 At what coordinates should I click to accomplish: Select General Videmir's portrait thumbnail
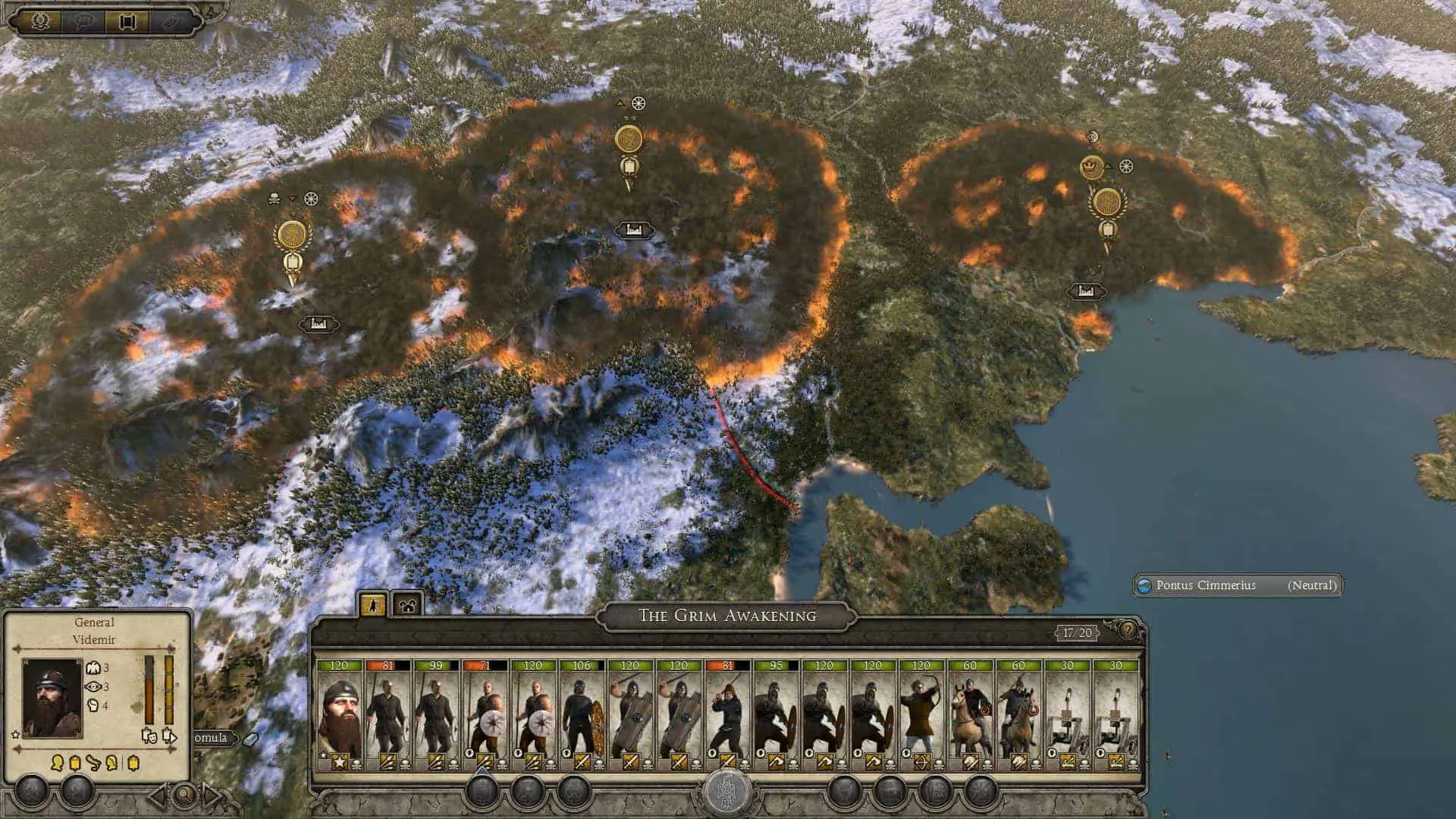click(53, 698)
